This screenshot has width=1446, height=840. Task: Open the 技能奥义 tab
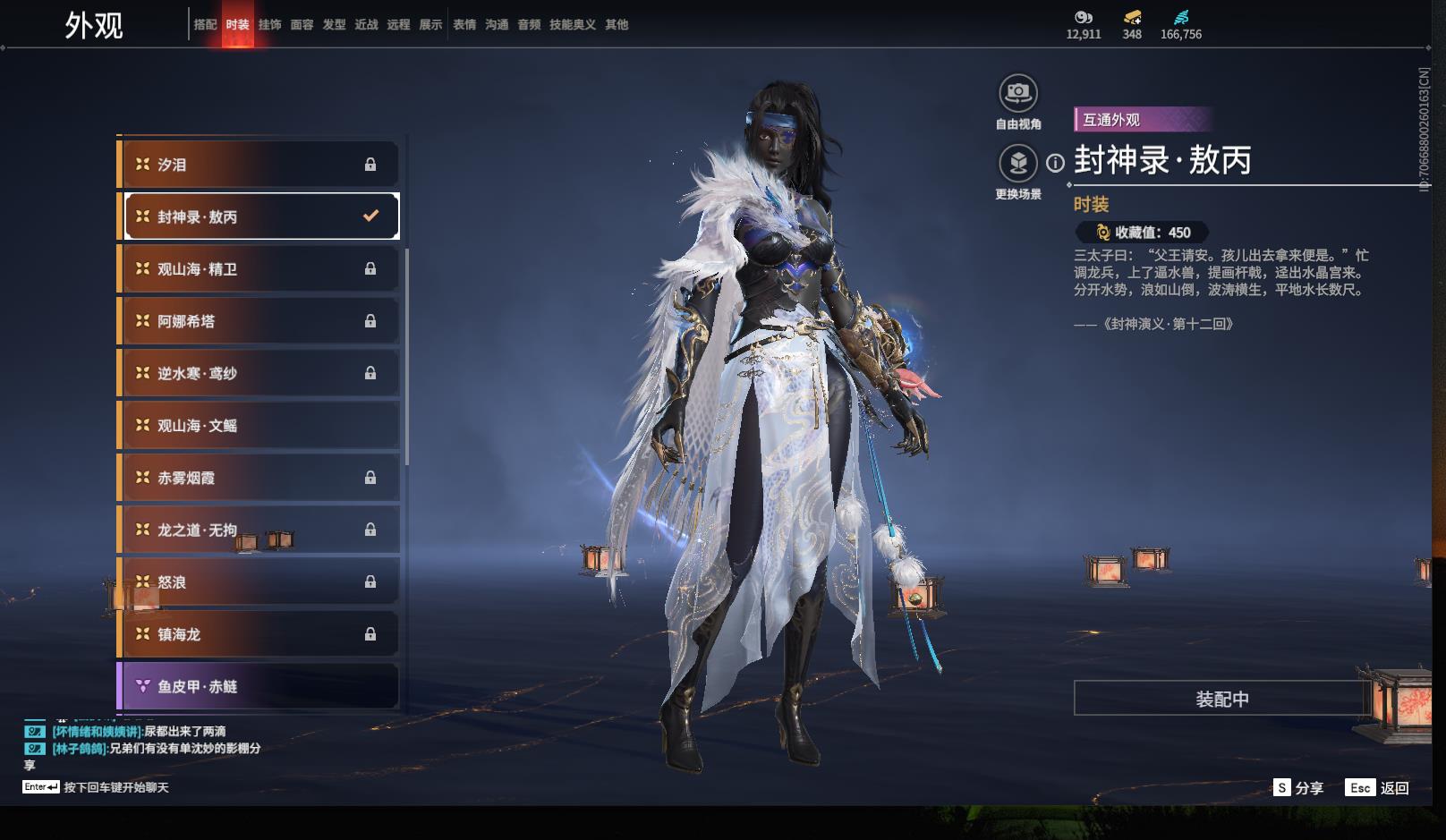pos(572,25)
